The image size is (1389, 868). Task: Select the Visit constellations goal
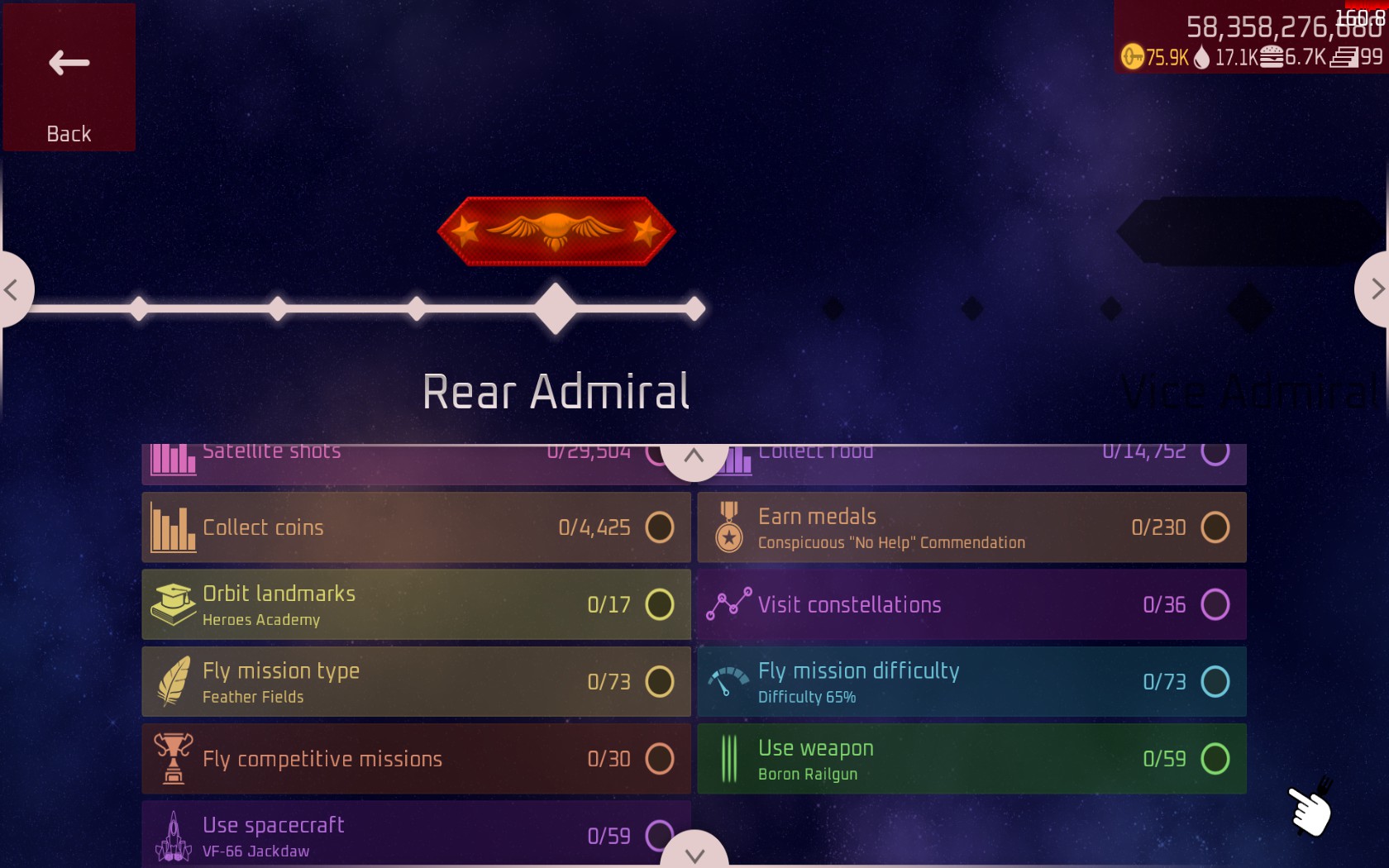(x=971, y=604)
